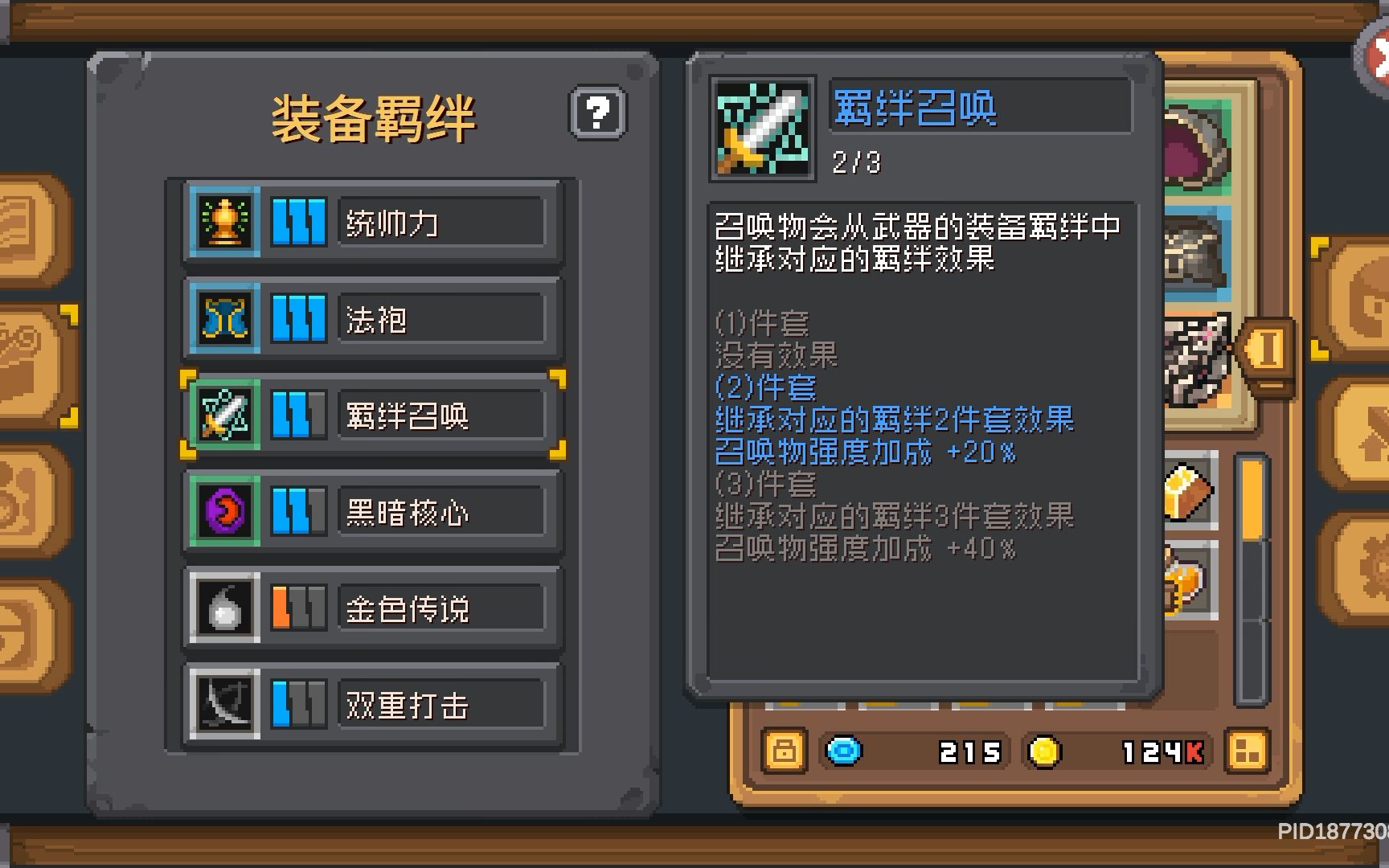Switch to the gear tab on right edge
Image resolution: width=1389 pixels, height=868 pixels.
click(1371, 559)
